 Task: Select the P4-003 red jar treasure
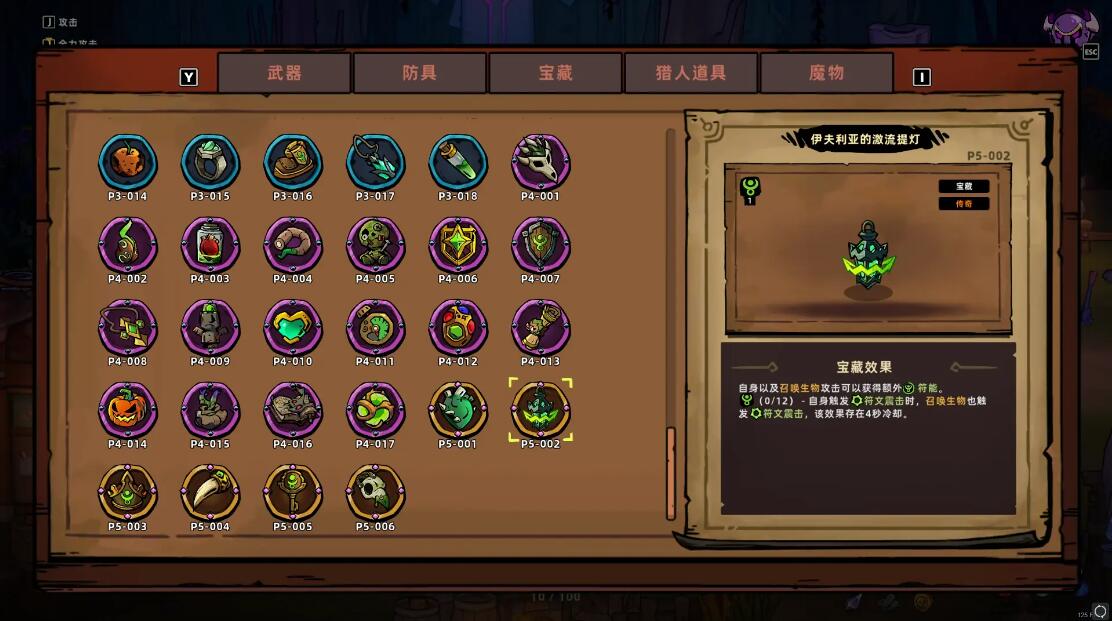click(x=210, y=245)
